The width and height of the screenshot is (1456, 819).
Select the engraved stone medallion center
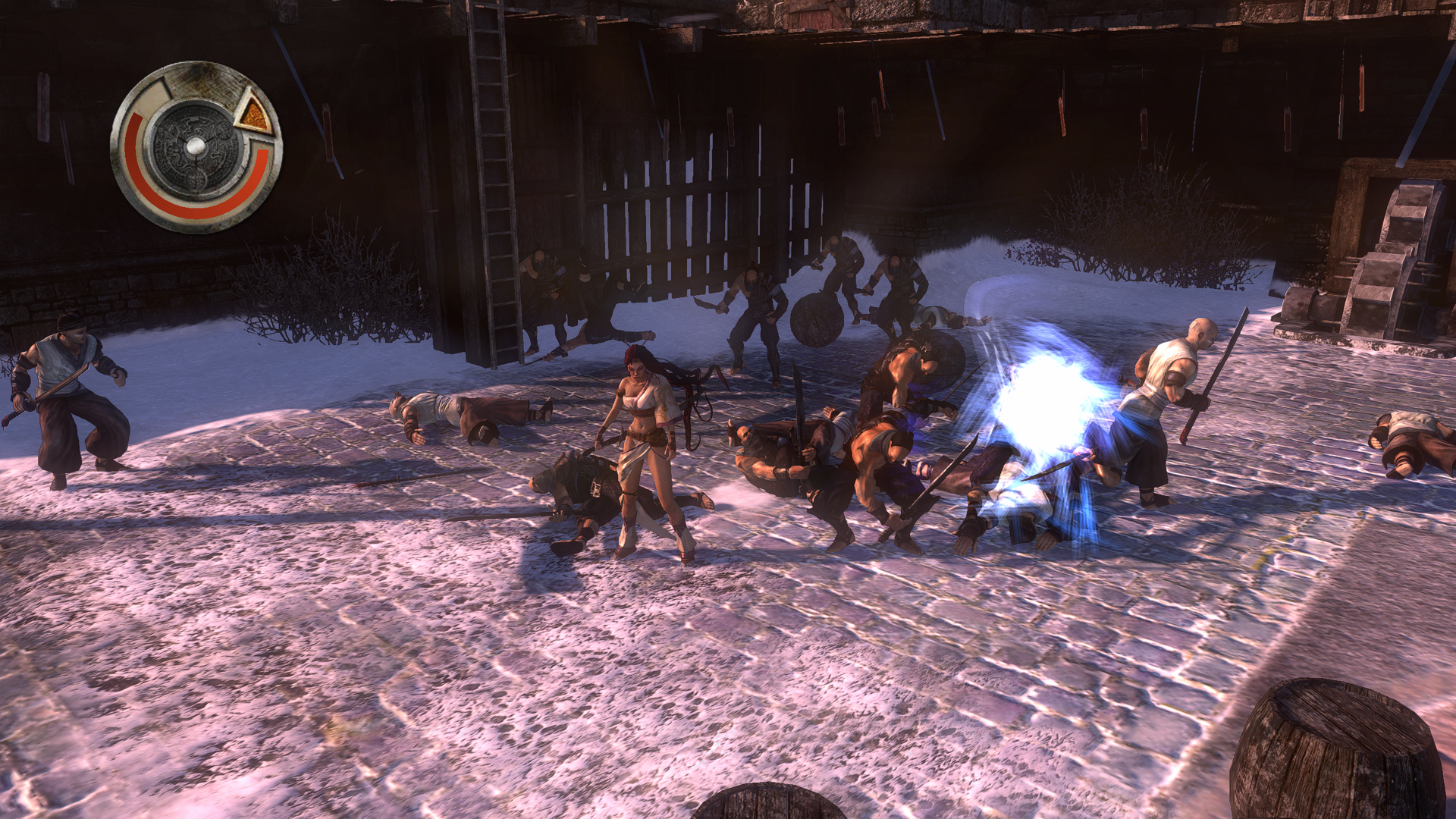click(x=195, y=146)
